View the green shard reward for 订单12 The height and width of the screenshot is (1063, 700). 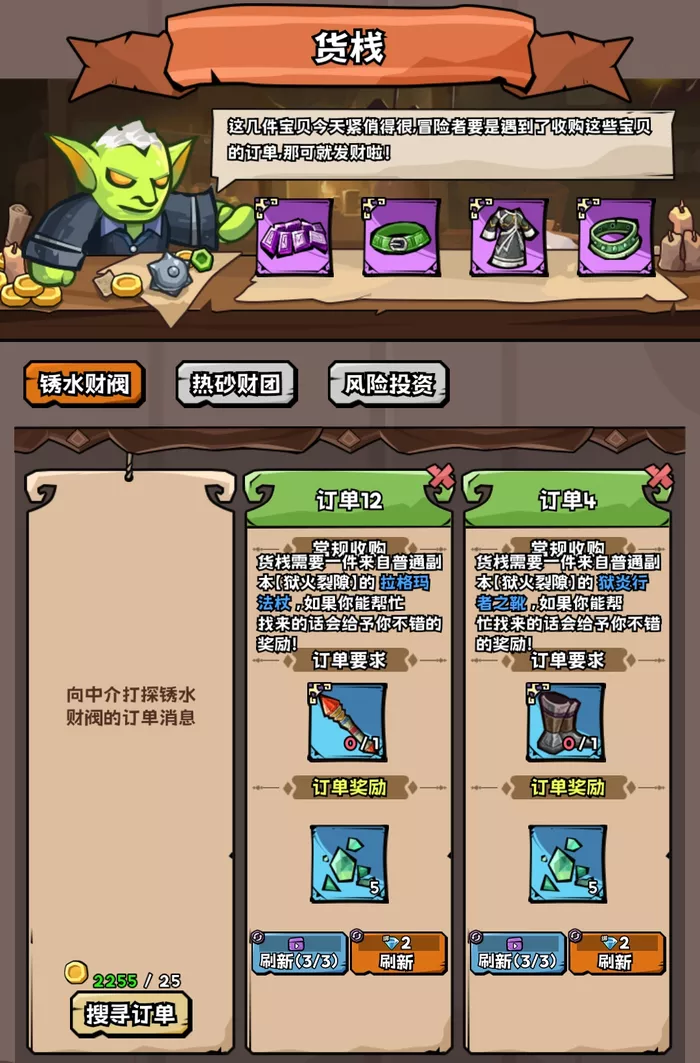[x=348, y=863]
